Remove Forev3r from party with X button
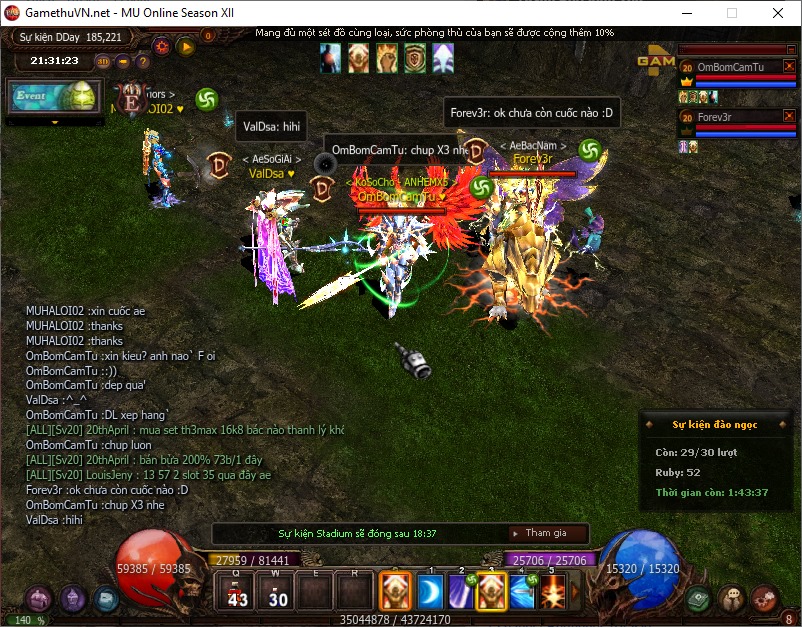The width and height of the screenshot is (802, 627). pos(788,117)
